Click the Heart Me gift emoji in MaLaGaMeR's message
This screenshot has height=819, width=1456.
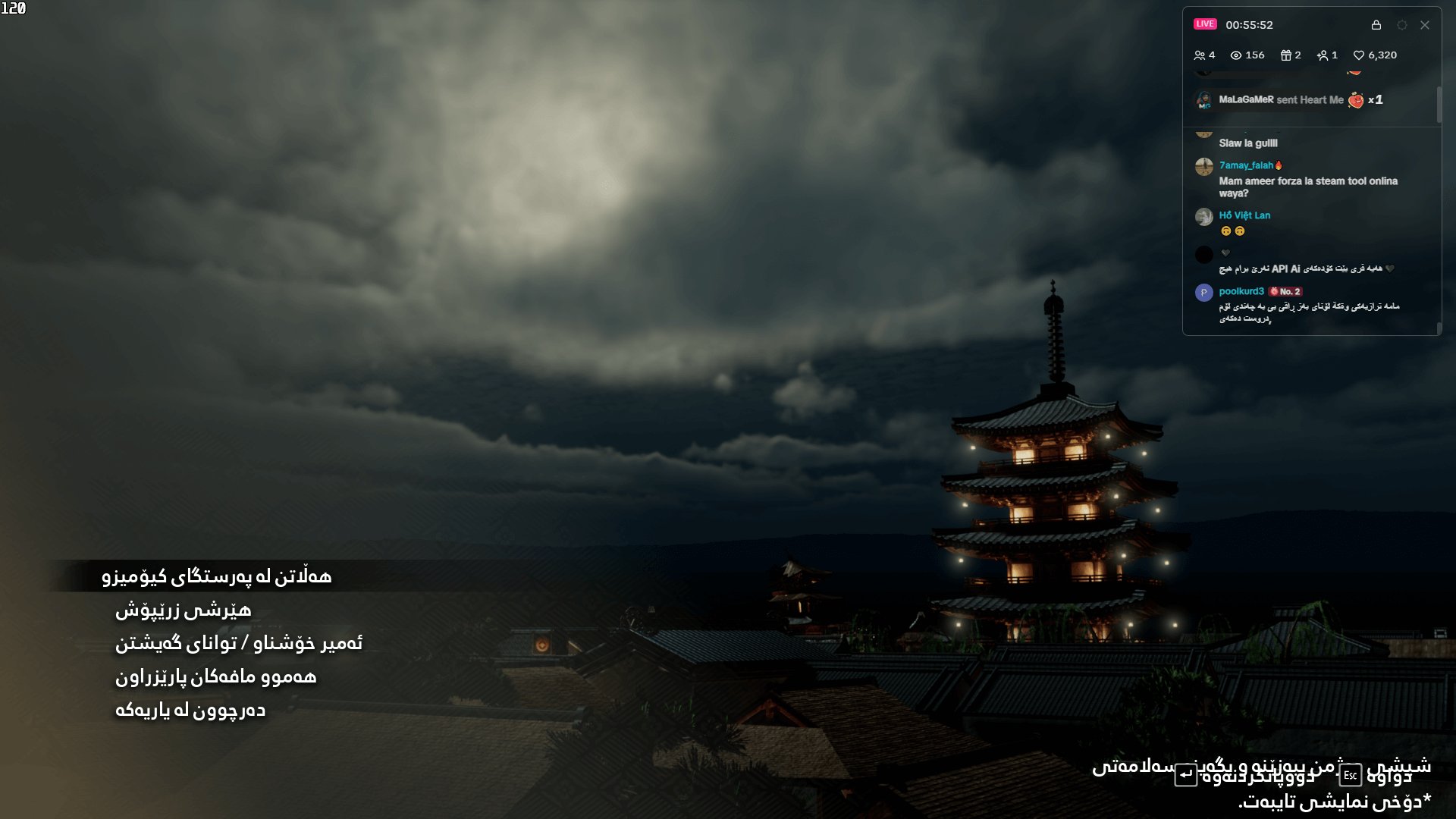pos(1356,100)
